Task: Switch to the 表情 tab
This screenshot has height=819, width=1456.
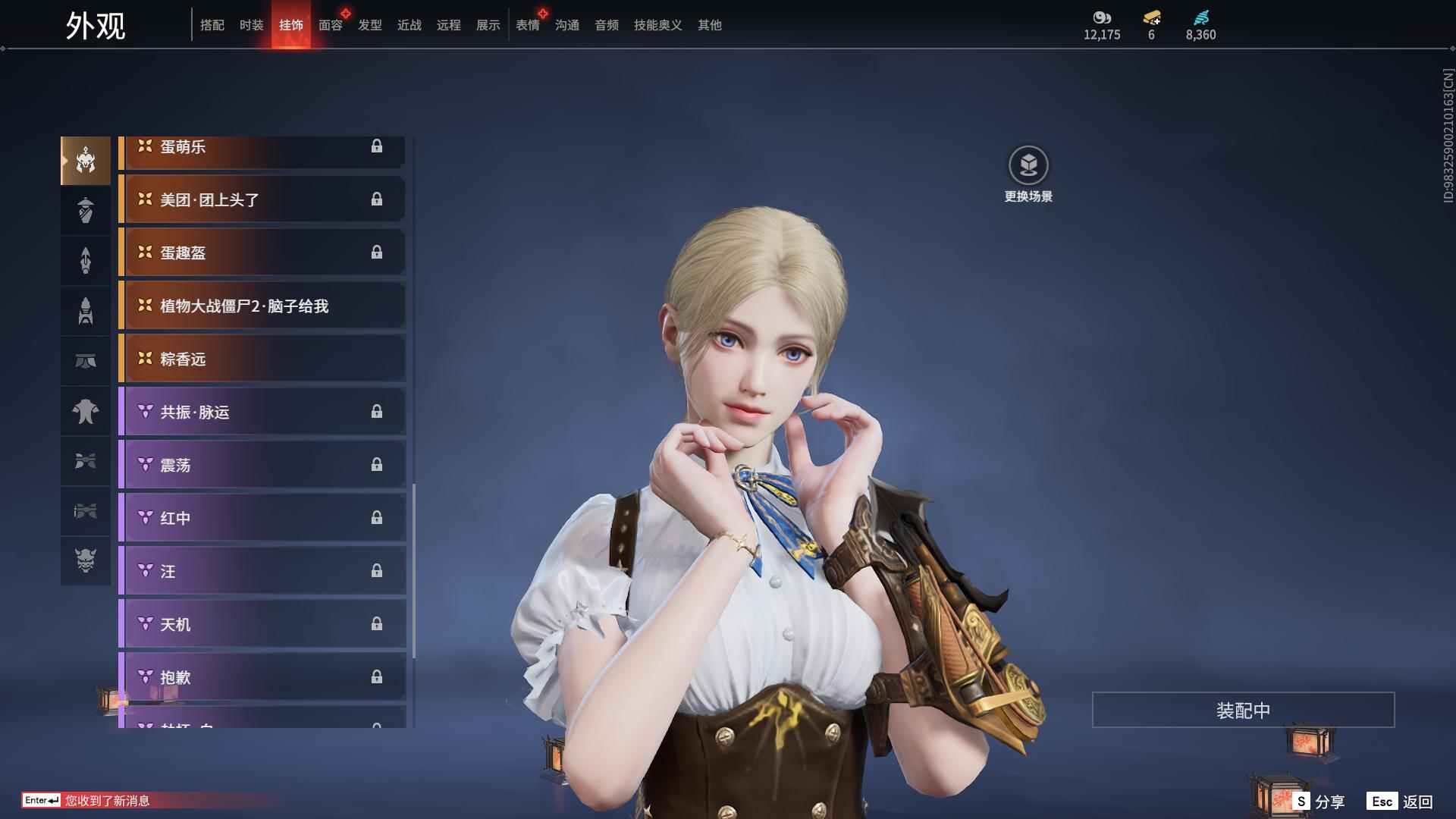Action: point(528,25)
